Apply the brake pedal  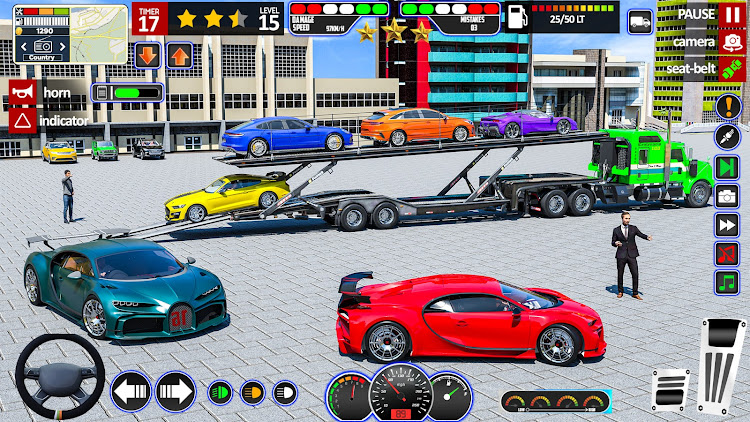(x=669, y=388)
